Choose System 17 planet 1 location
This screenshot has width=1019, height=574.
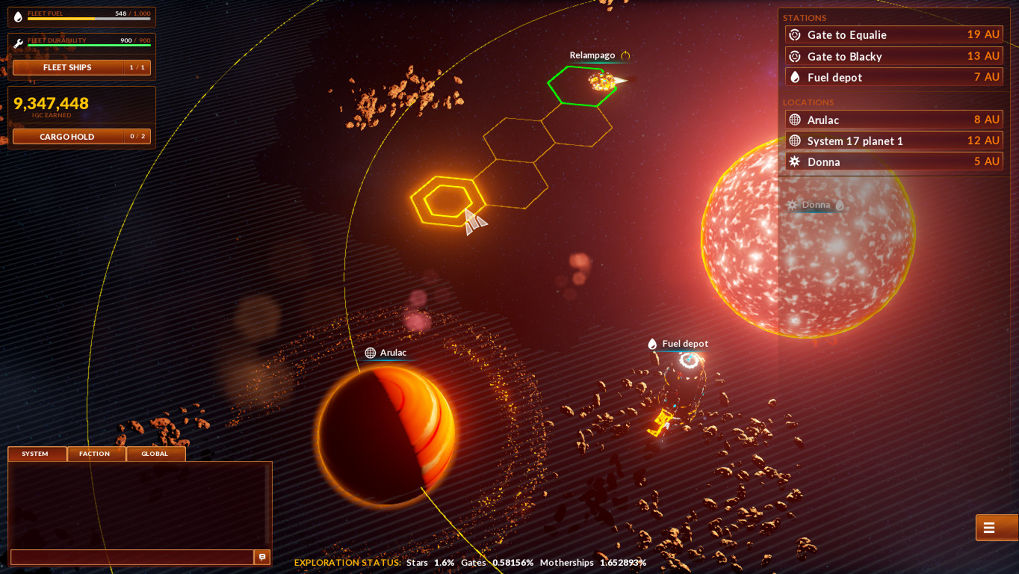pos(893,141)
